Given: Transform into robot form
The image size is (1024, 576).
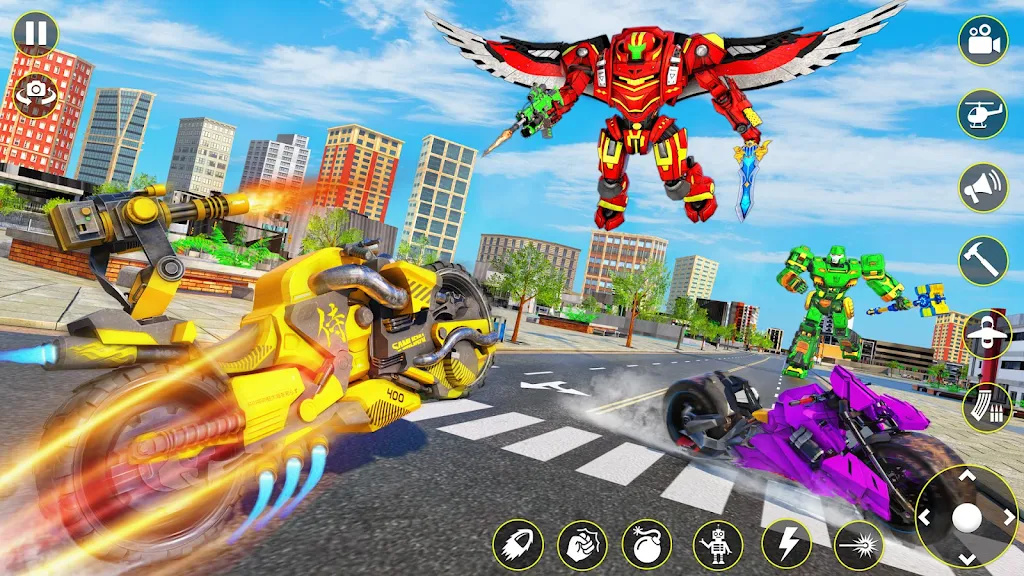Looking at the screenshot, I should pyautogui.click(x=718, y=545).
